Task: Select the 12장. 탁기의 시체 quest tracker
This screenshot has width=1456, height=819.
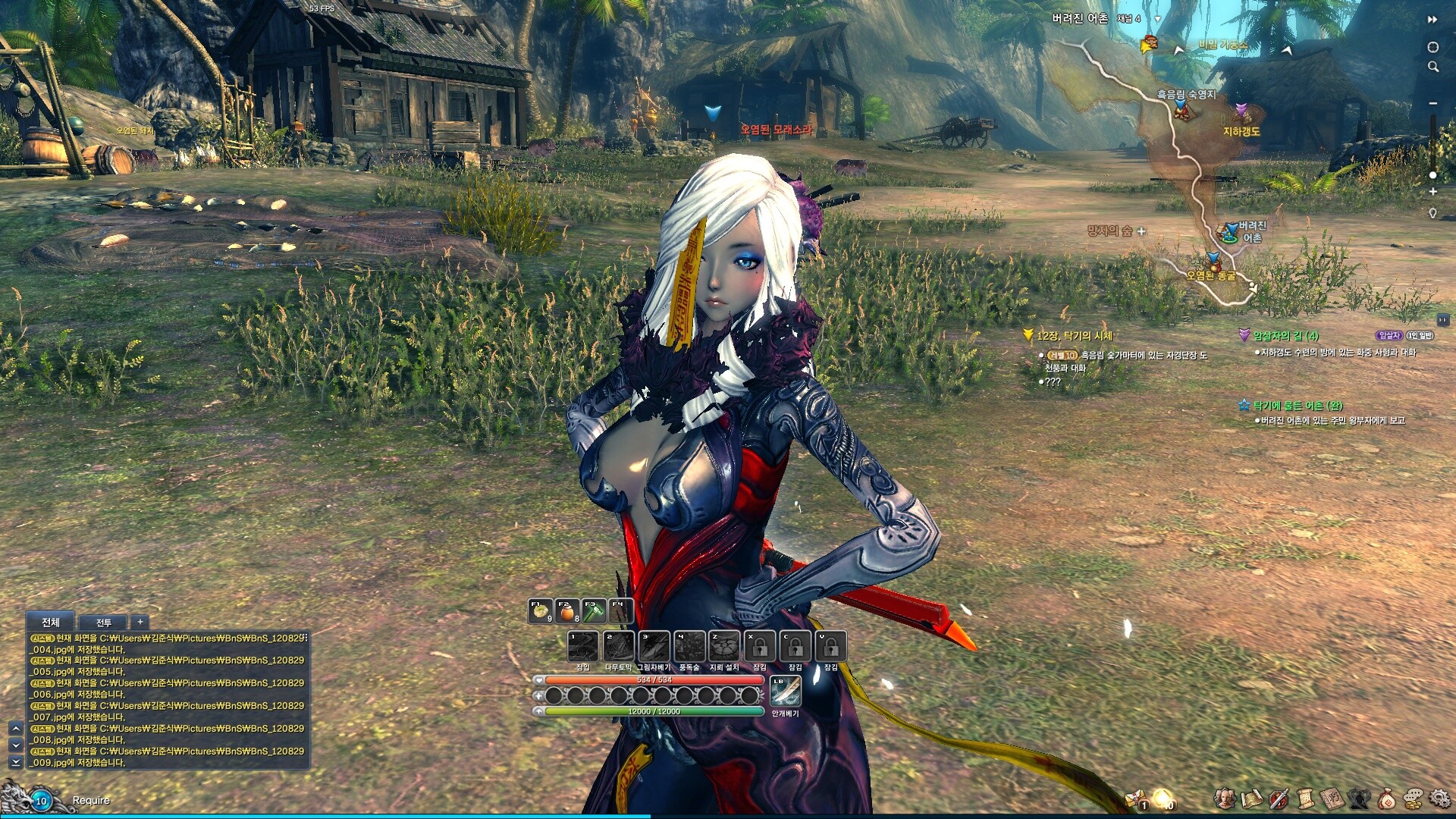Action: coord(1074,335)
